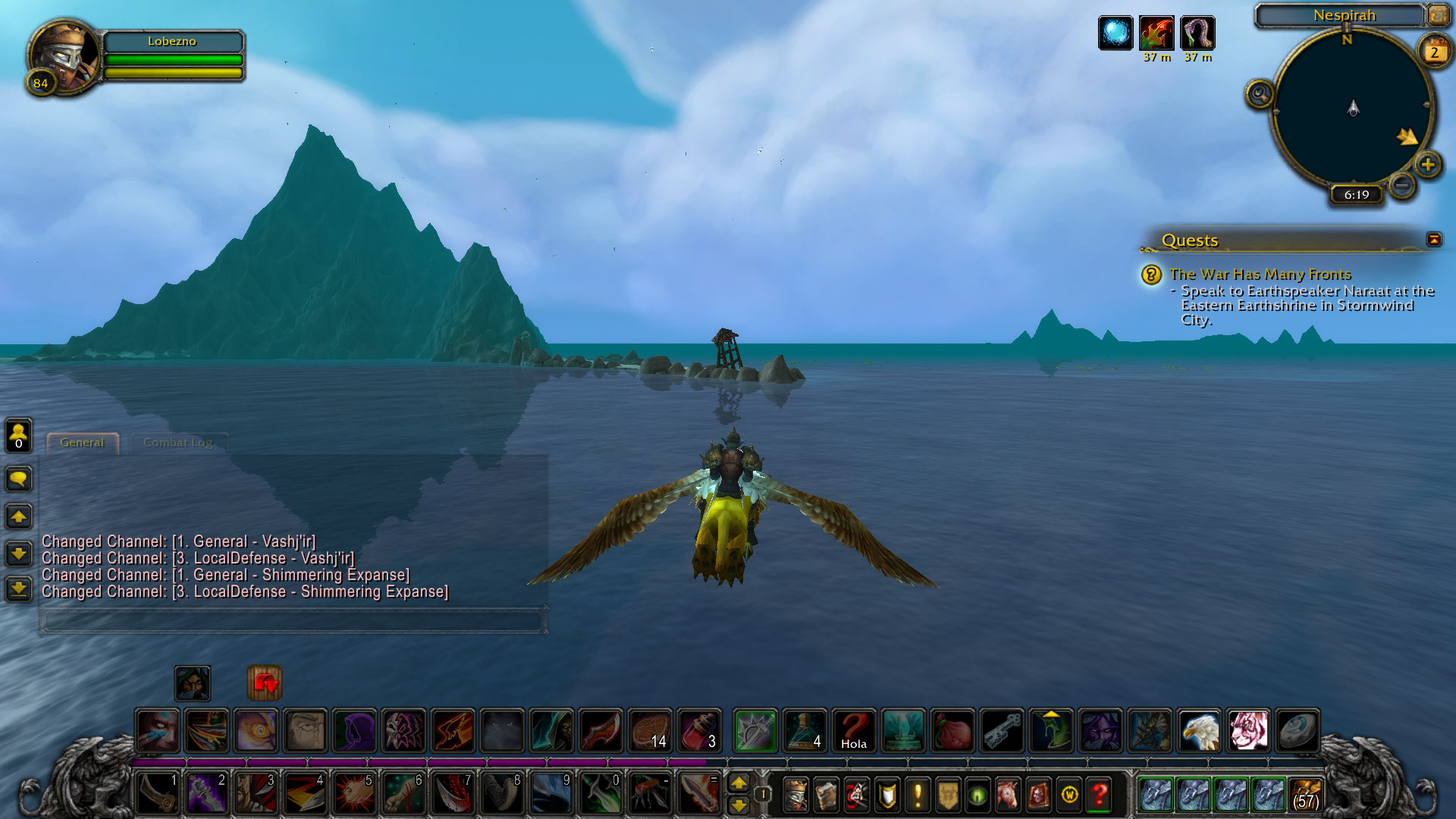Use the skeleton key ability
This screenshot has height=819, width=1456.
pyautogui.click(x=1003, y=730)
